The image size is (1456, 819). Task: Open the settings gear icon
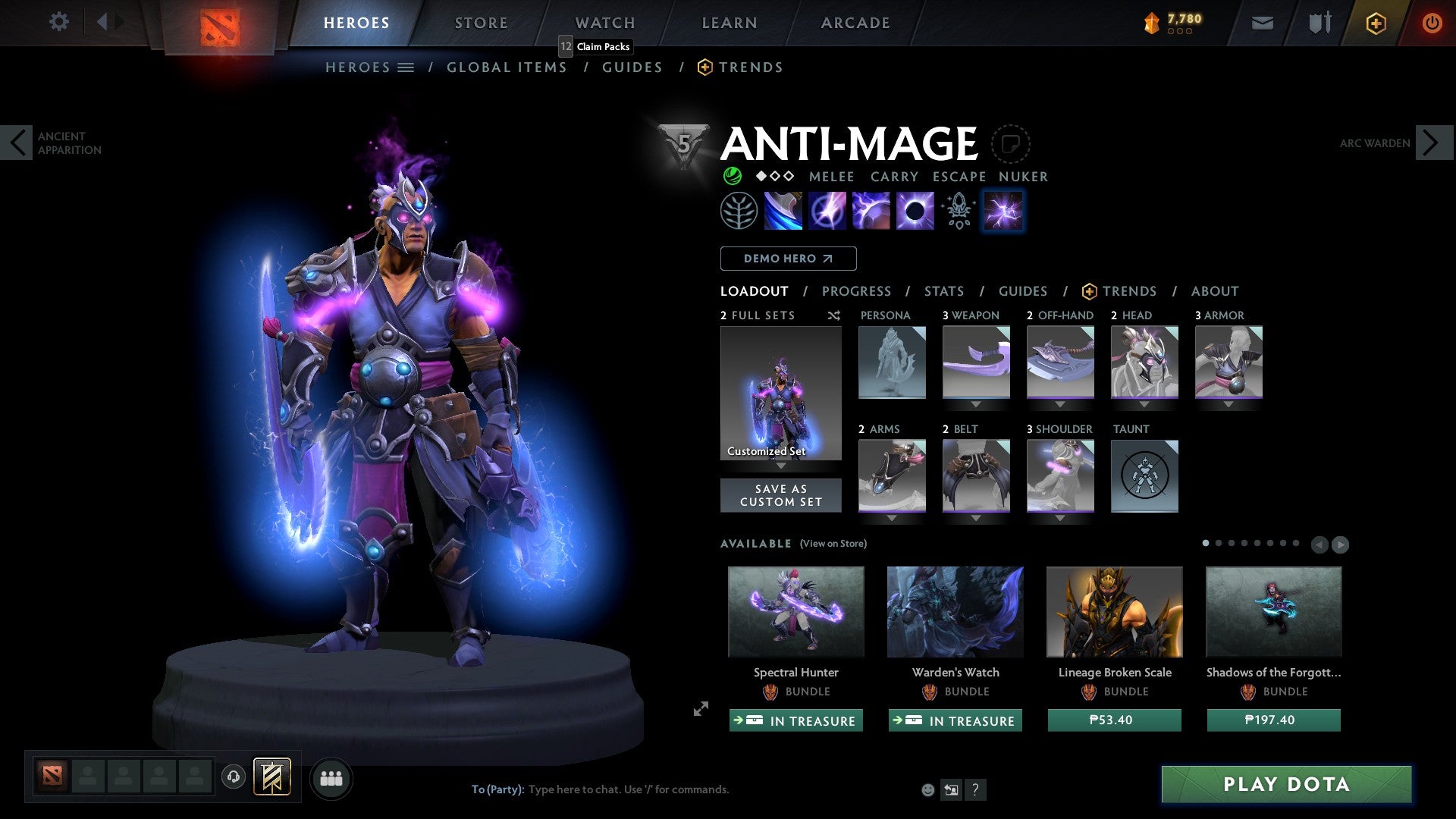pyautogui.click(x=58, y=22)
